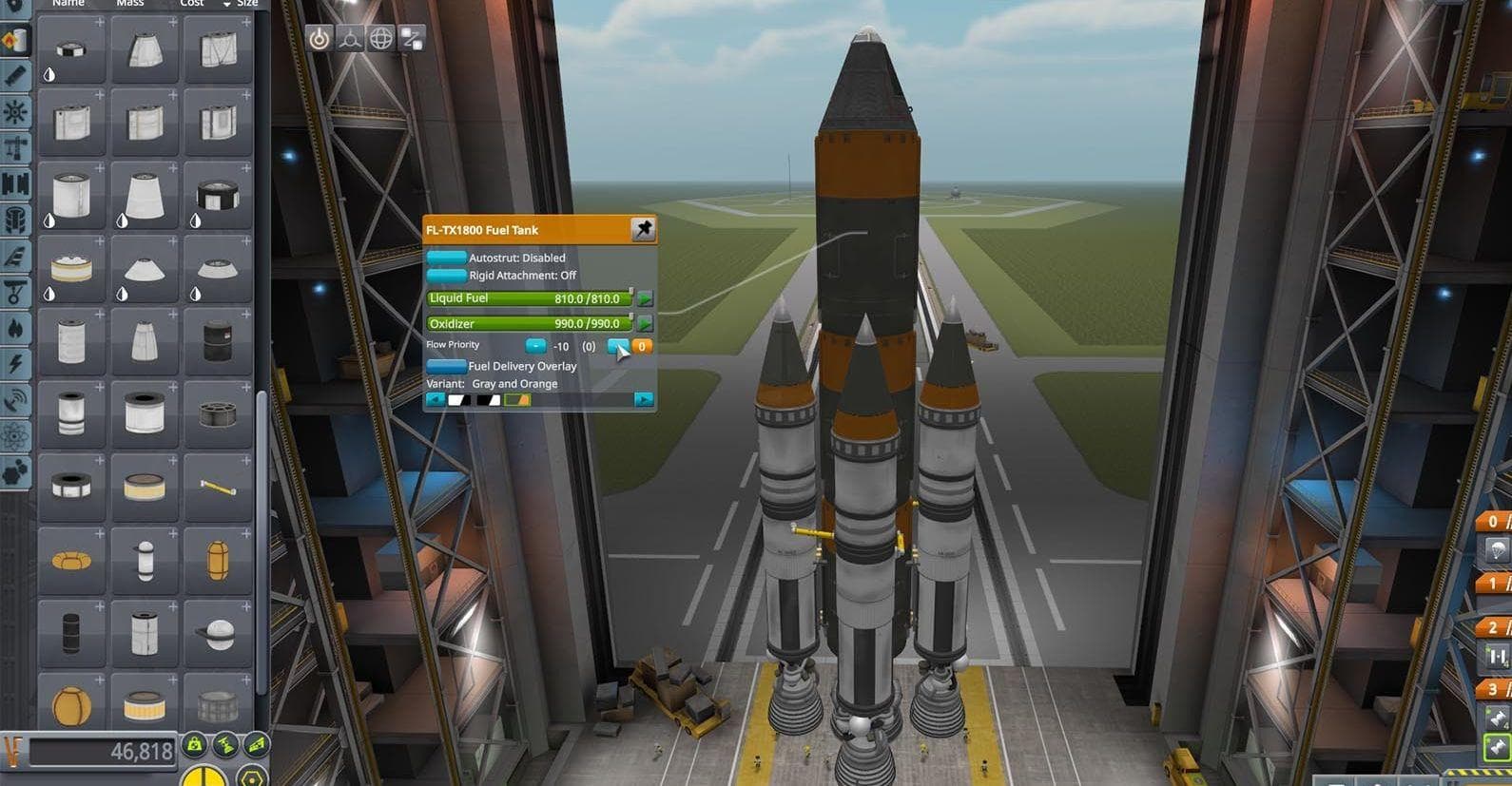
Task: Toggle the Autostrut: Disabled button
Action: coord(446,258)
